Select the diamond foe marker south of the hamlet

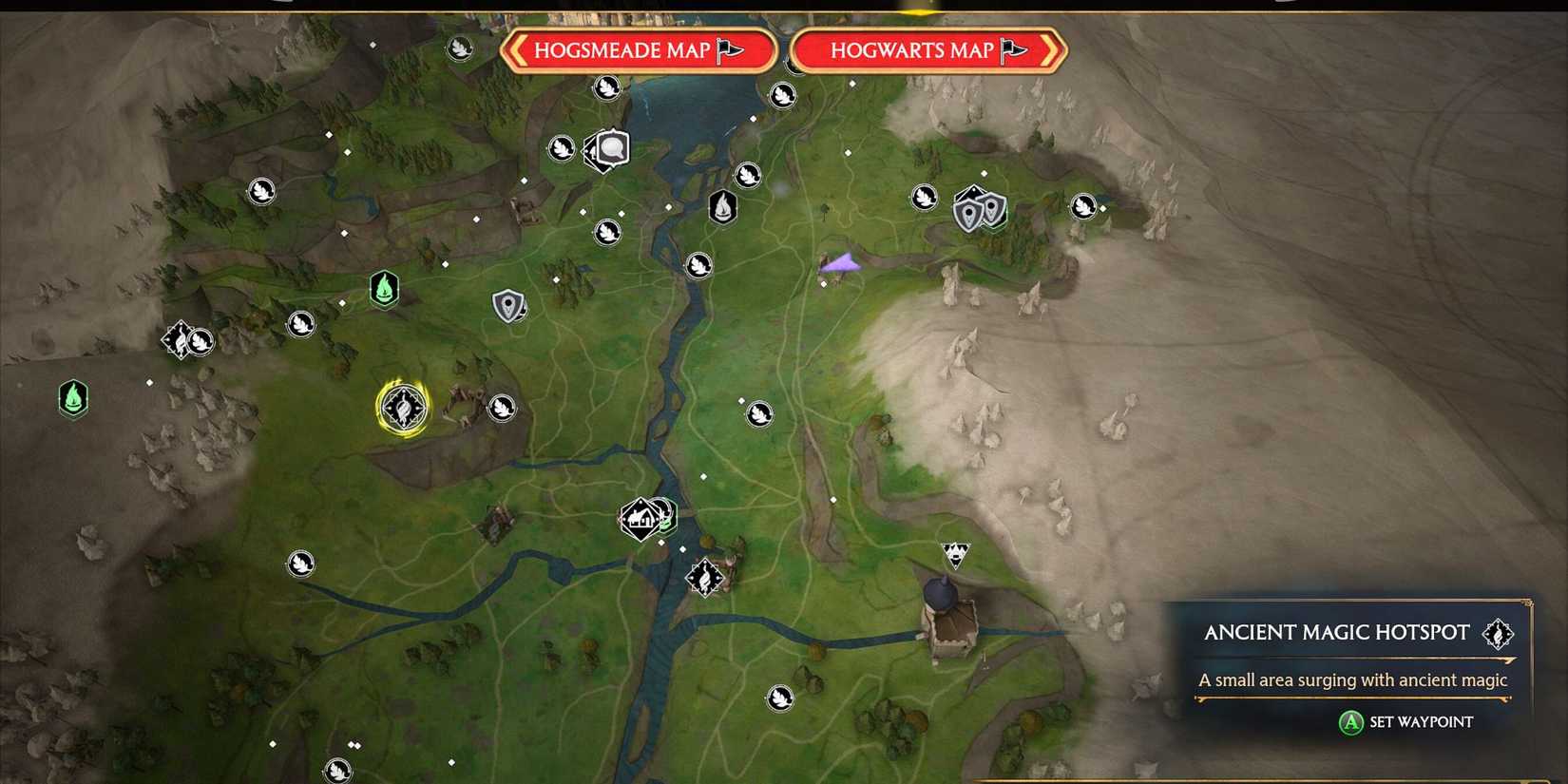tap(703, 577)
